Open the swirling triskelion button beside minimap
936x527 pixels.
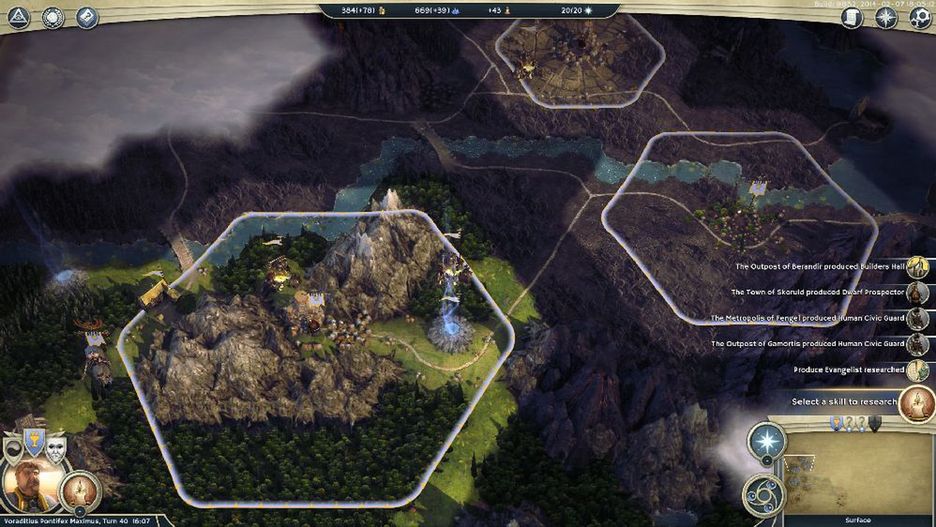click(x=762, y=494)
